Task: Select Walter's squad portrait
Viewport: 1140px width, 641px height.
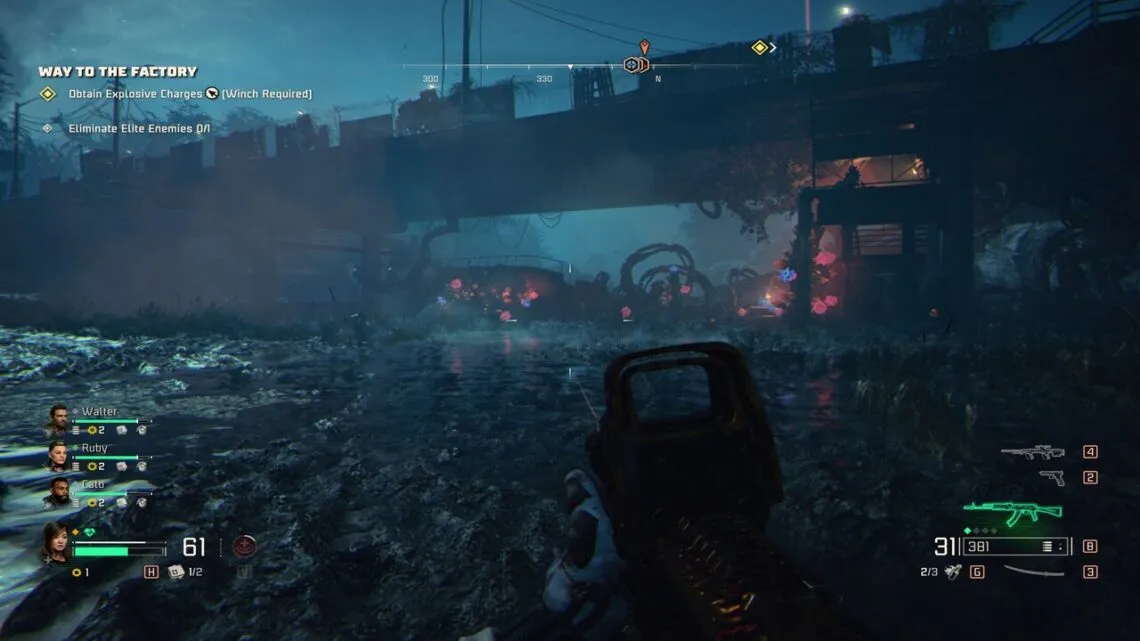Action: (57, 417)
